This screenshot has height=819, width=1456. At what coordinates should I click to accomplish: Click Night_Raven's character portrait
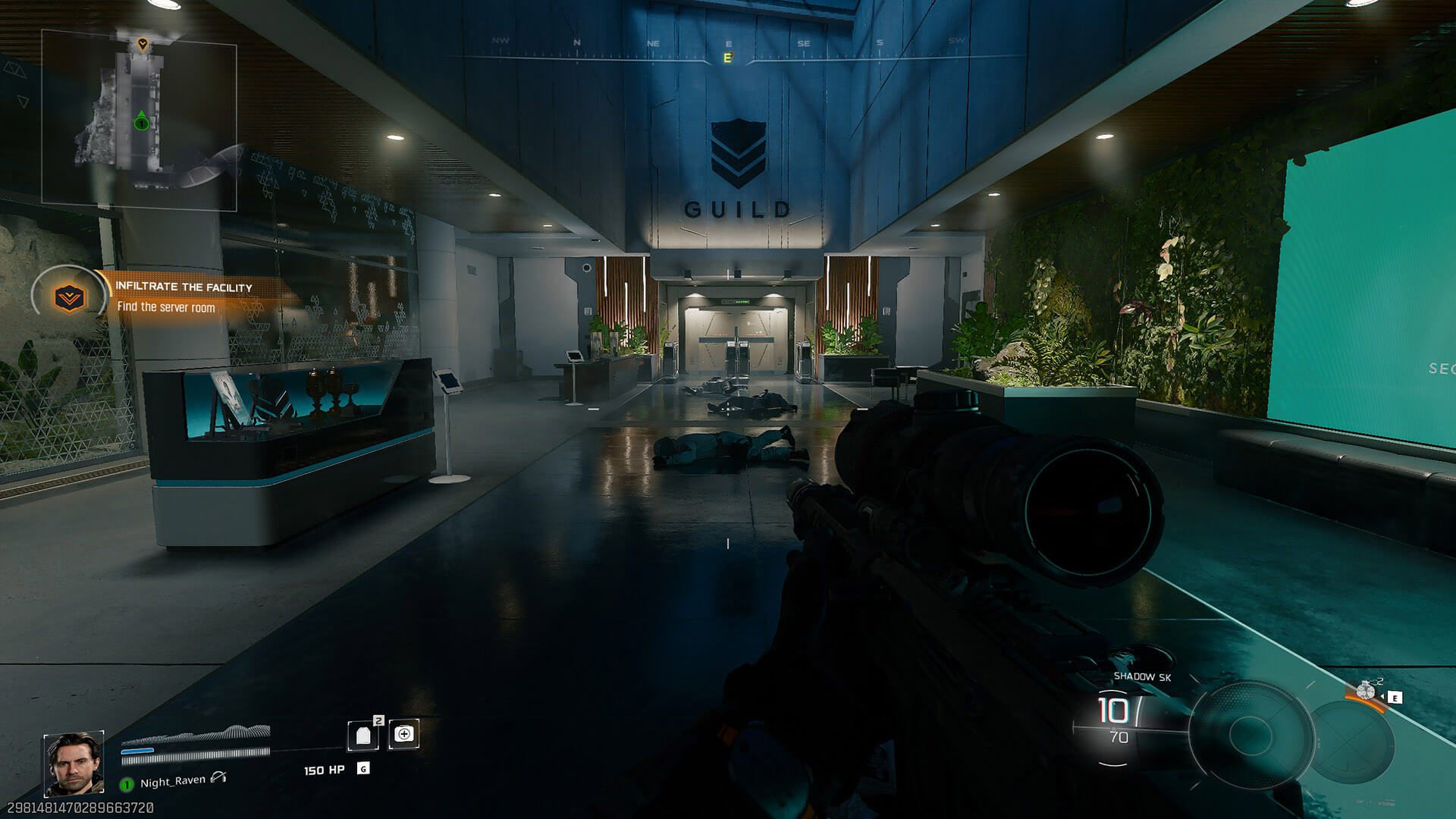74,764
